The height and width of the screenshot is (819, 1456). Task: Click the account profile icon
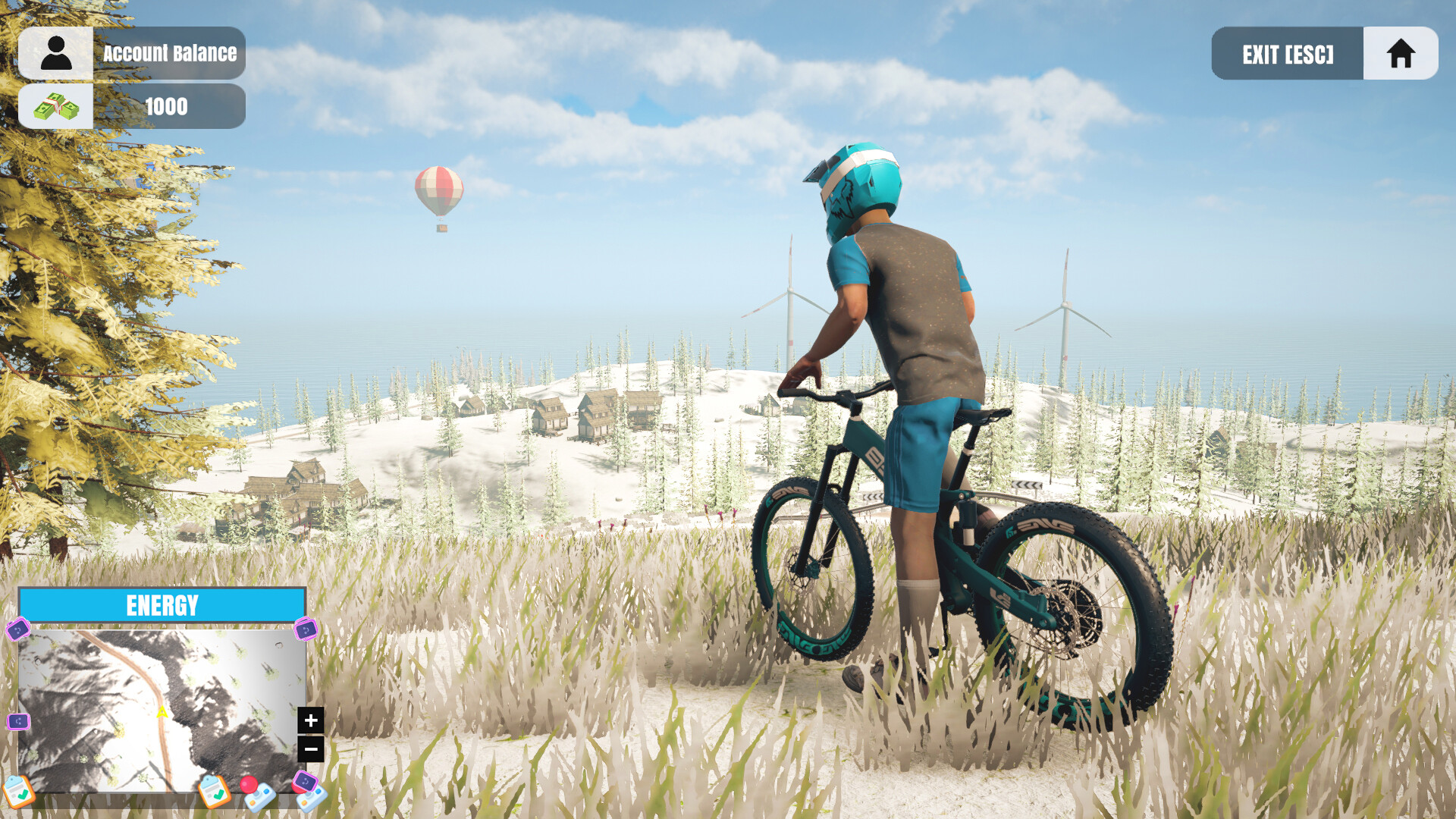pyautogui.click(x=56, y=52)
